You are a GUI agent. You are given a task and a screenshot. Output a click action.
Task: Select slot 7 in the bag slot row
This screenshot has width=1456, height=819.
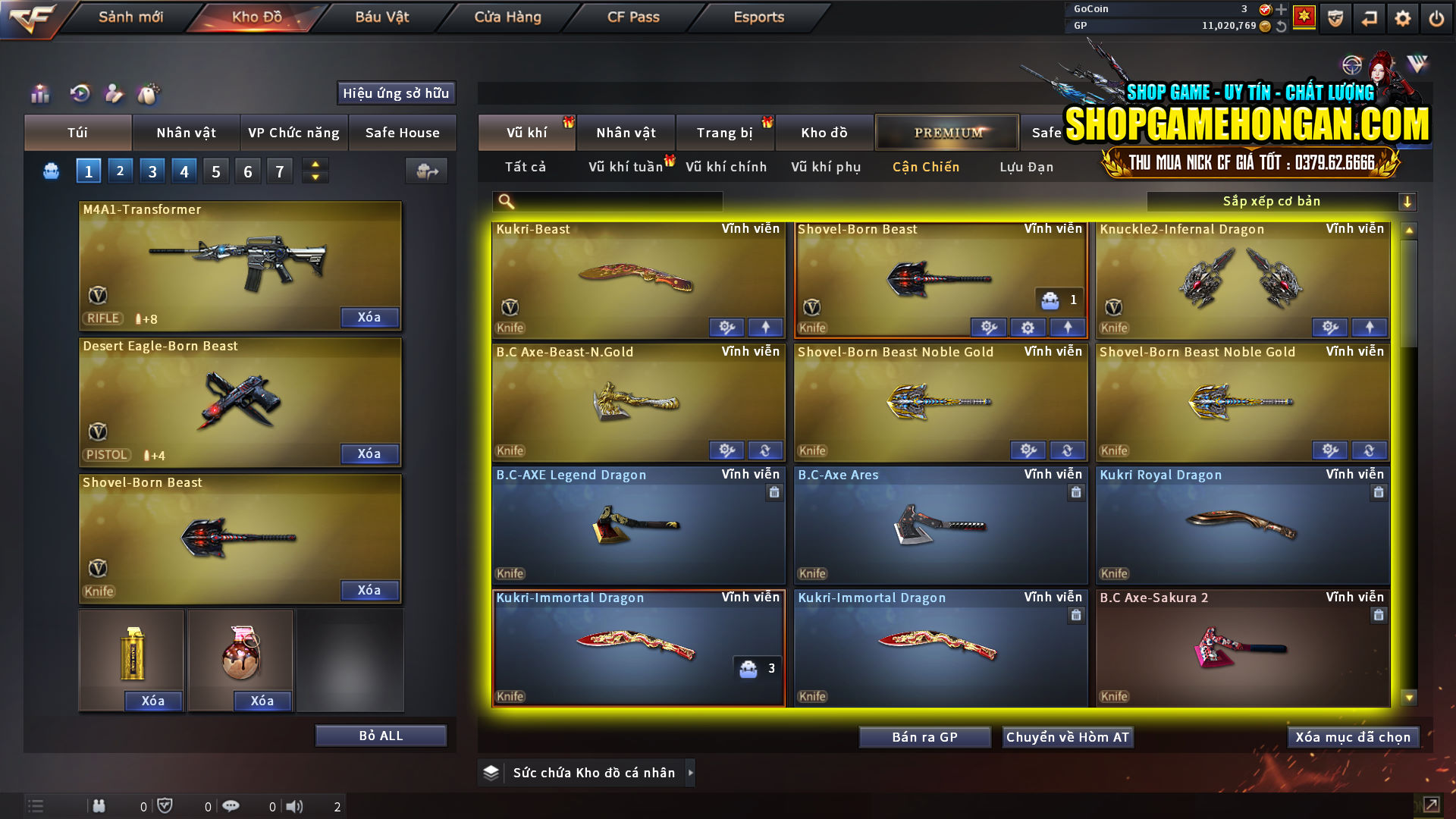click(x=279, y=171)
